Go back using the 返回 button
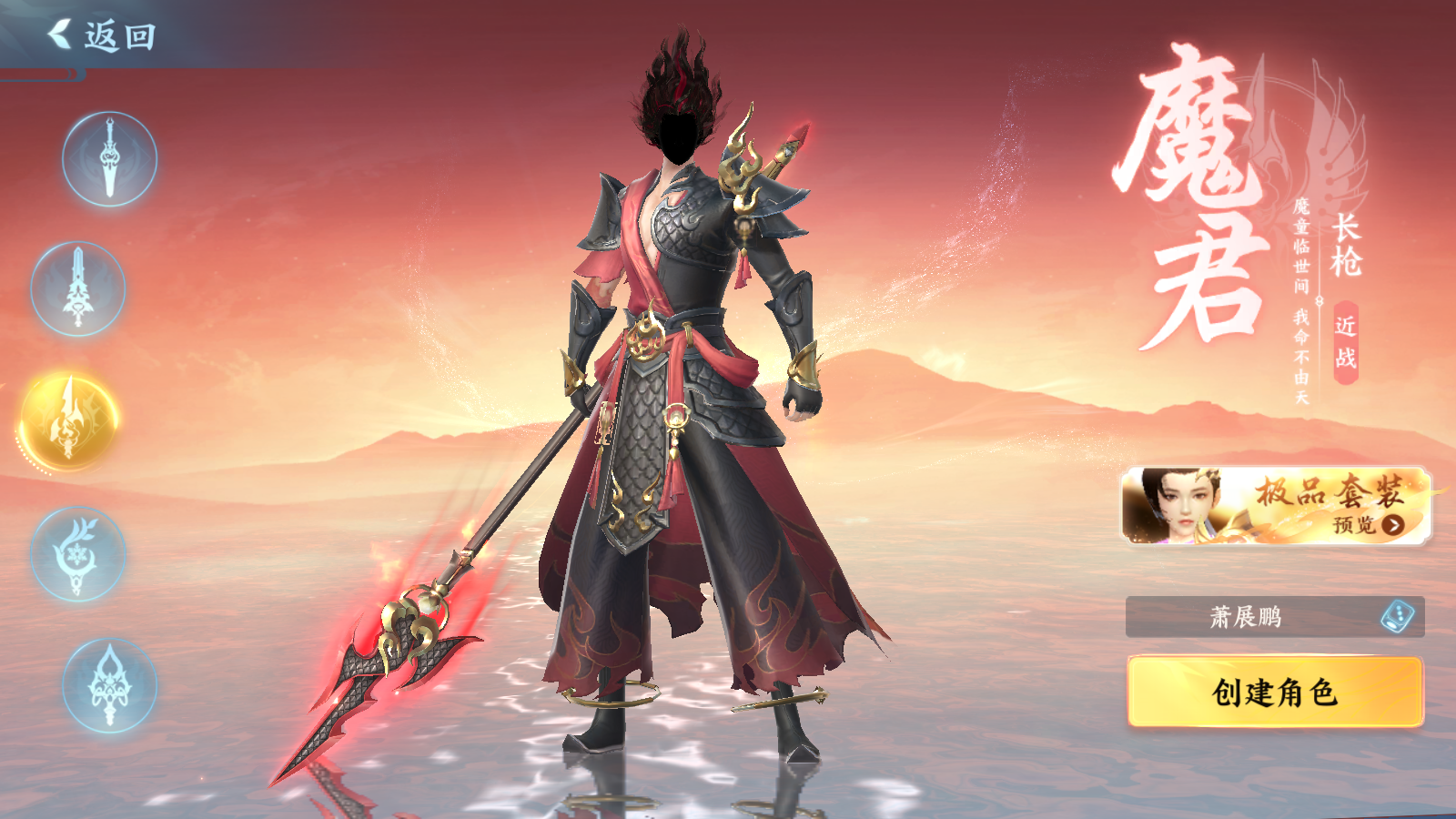The height and width of the screenshot is (819, 1456). [x=102, y=36]
